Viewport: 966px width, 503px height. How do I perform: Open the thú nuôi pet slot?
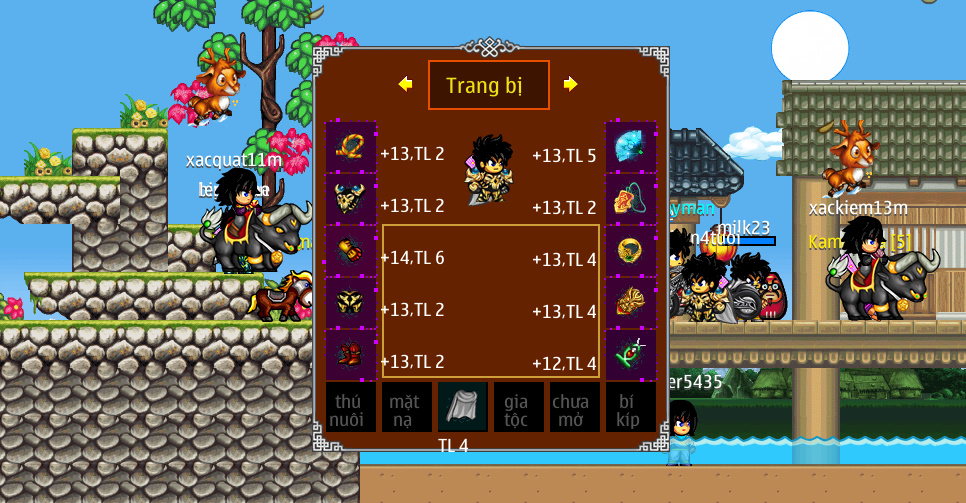(x=351, y=408)
